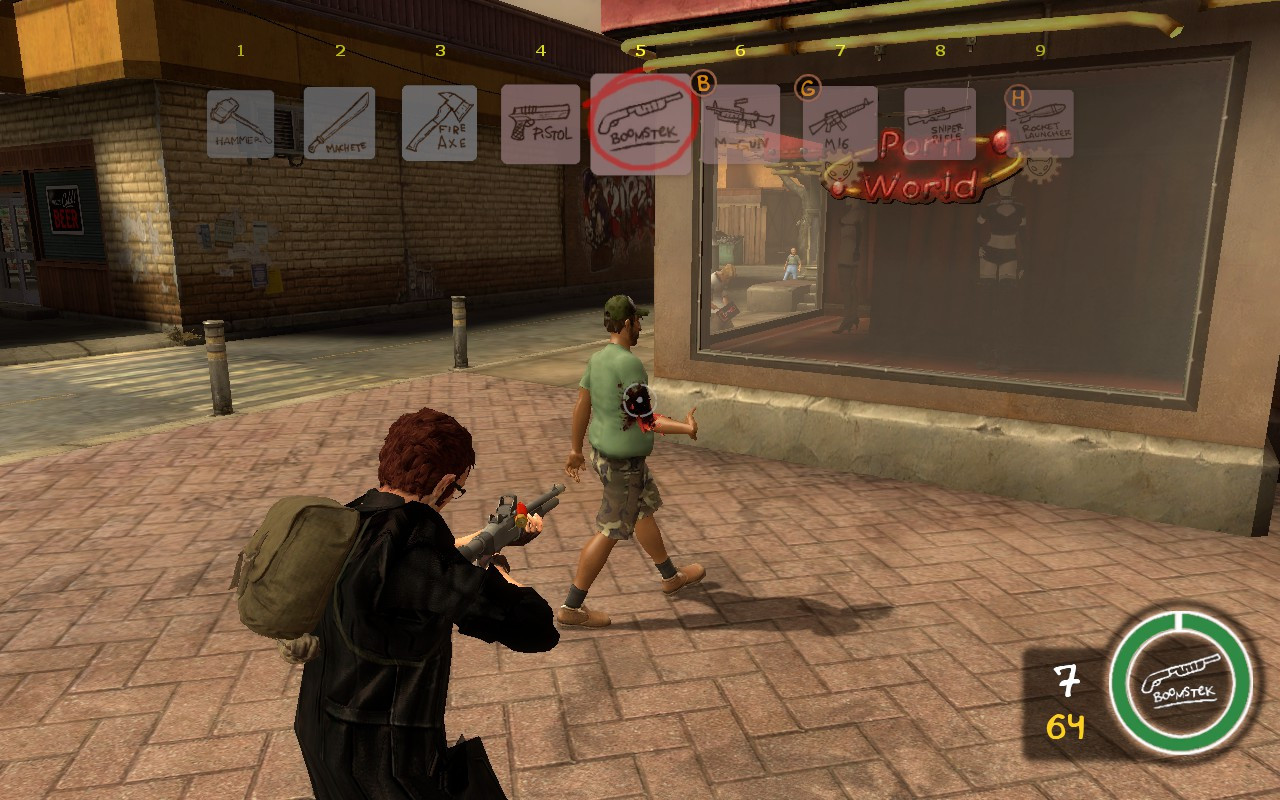Select the M-Gun weapon icon
This screenshot has width=1280, height=800.
(740, 121)
